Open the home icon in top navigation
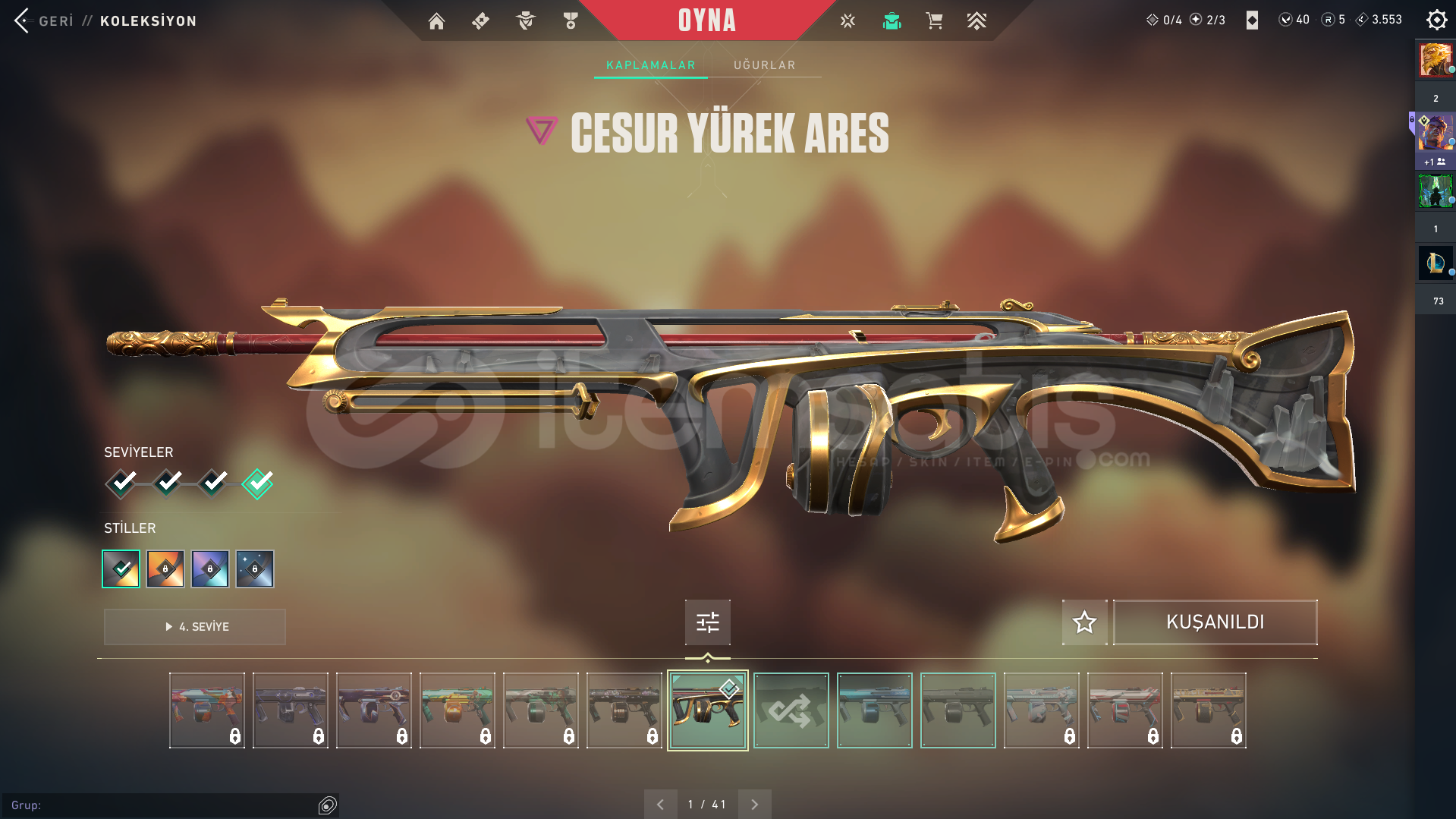Image resolution: width=1456 pixels, height=819 pixels. [436, 21]
